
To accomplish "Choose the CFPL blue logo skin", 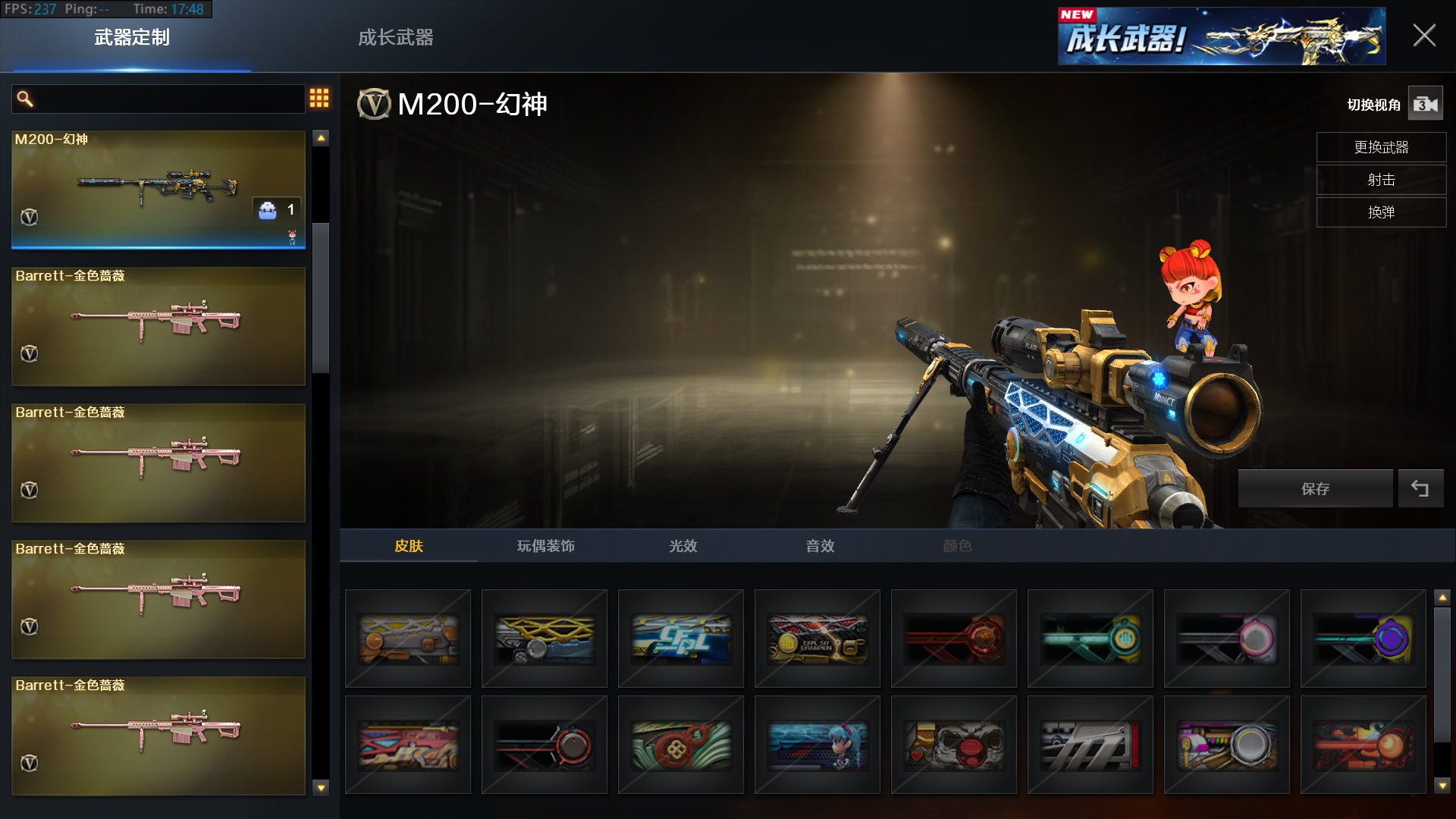I will pyautogui.click(x=681, y=639).
